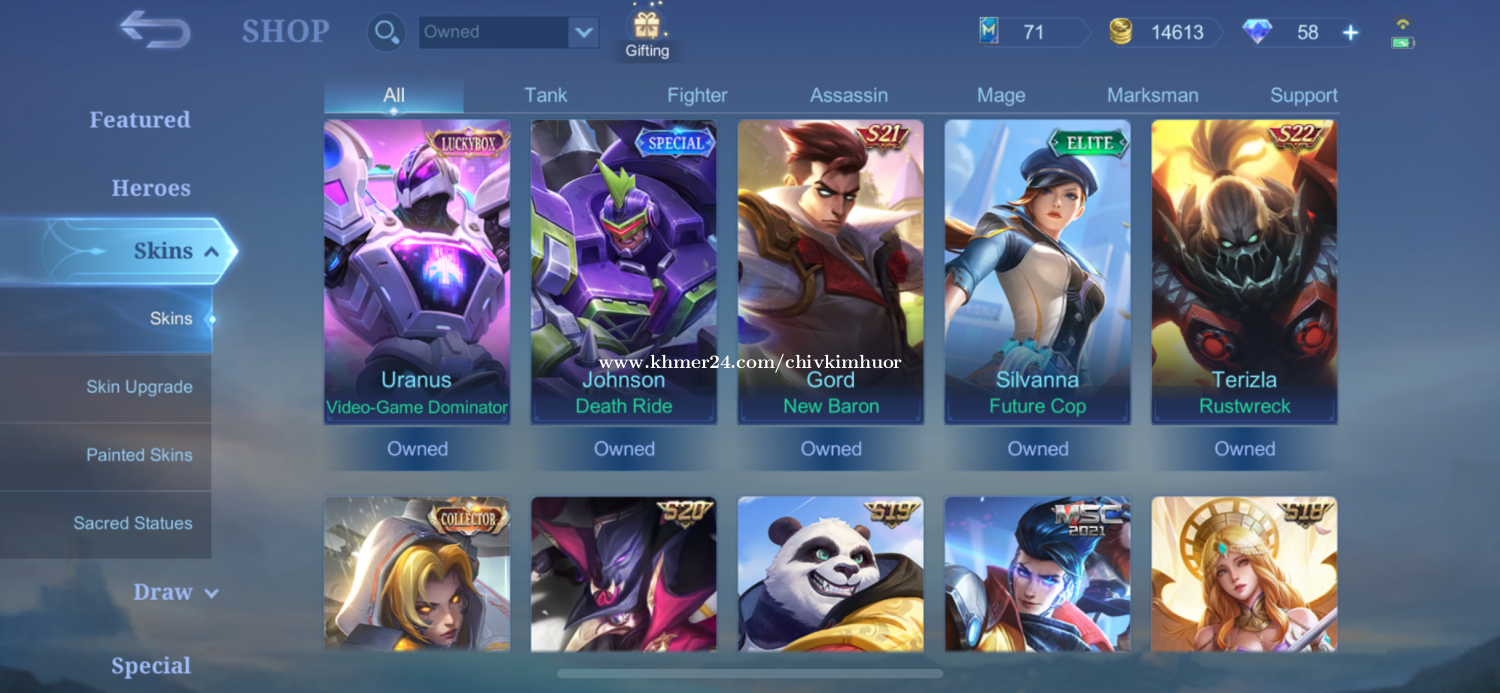View the Terizla Rustwreck skin card

tap(1244, 272)
